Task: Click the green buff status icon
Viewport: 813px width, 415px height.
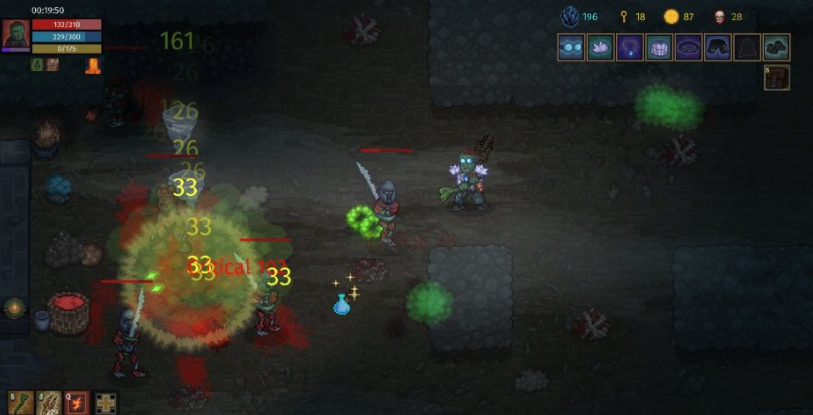Action: 37,65
